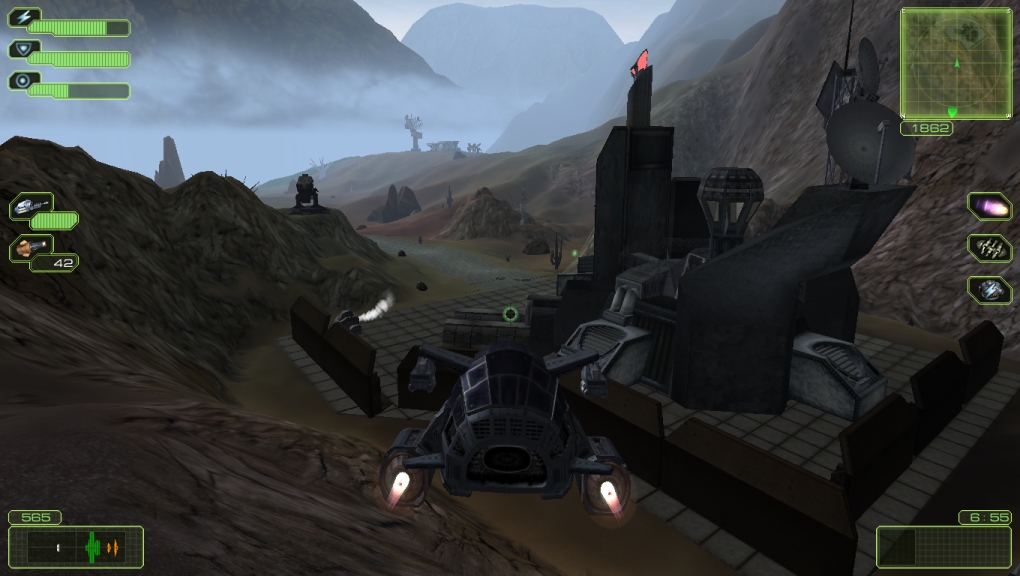The image size is (1020, 576).
Task: Activate the missile salvo ability icon
Action: click(989, 248)
